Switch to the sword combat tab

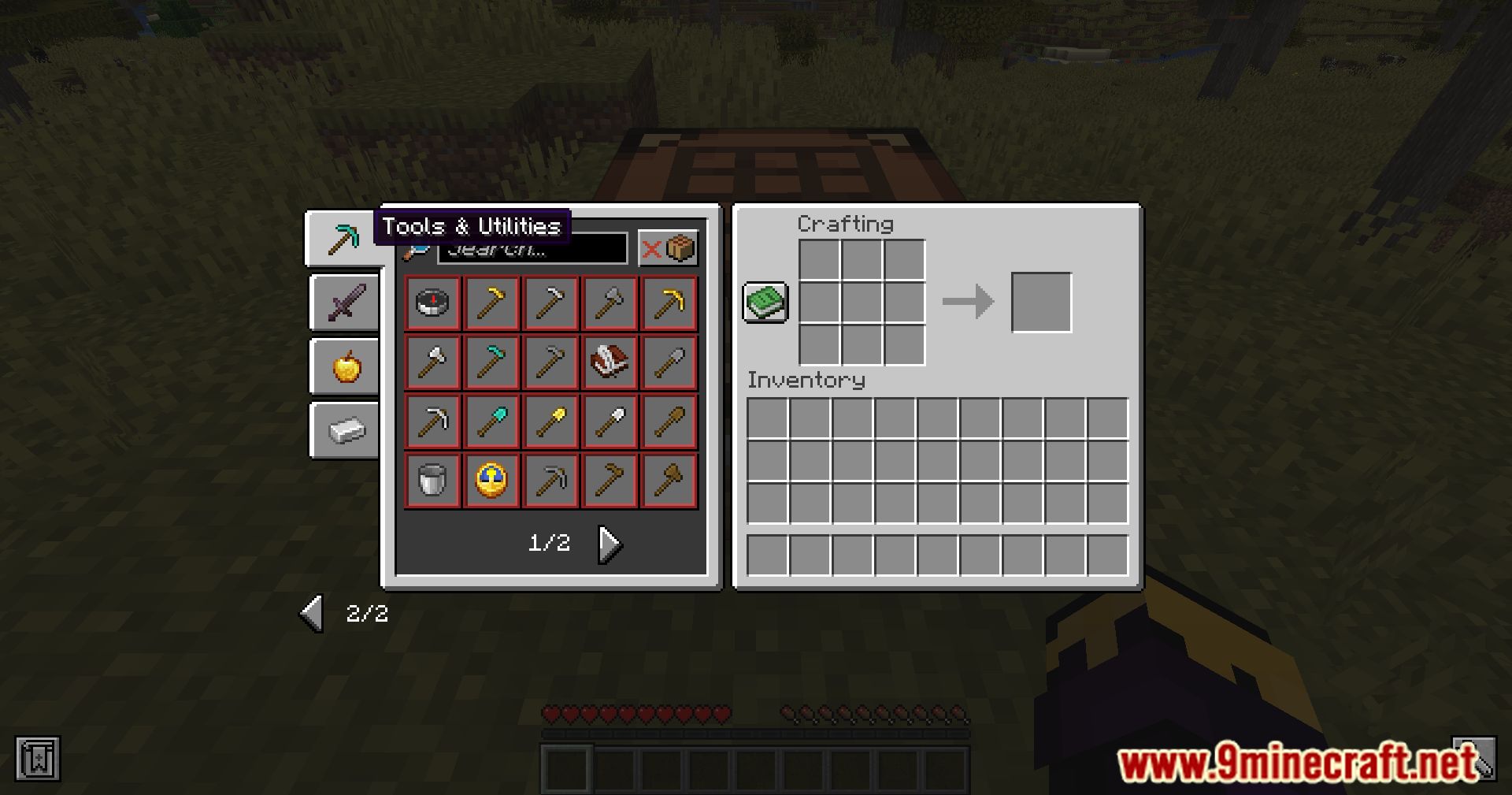click(x=346, y=302)
